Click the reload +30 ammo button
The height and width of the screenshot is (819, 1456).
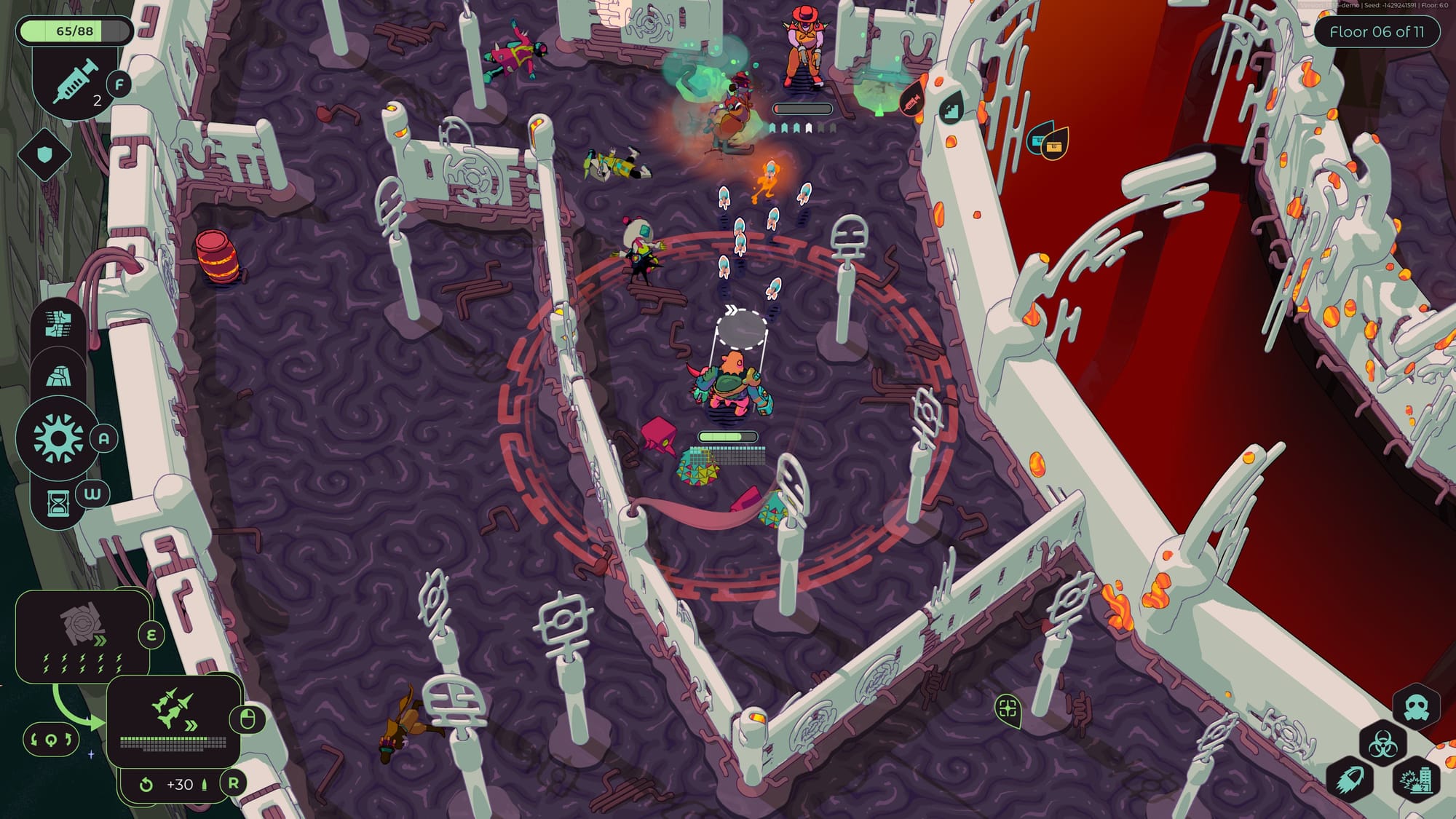click(178, 784)
